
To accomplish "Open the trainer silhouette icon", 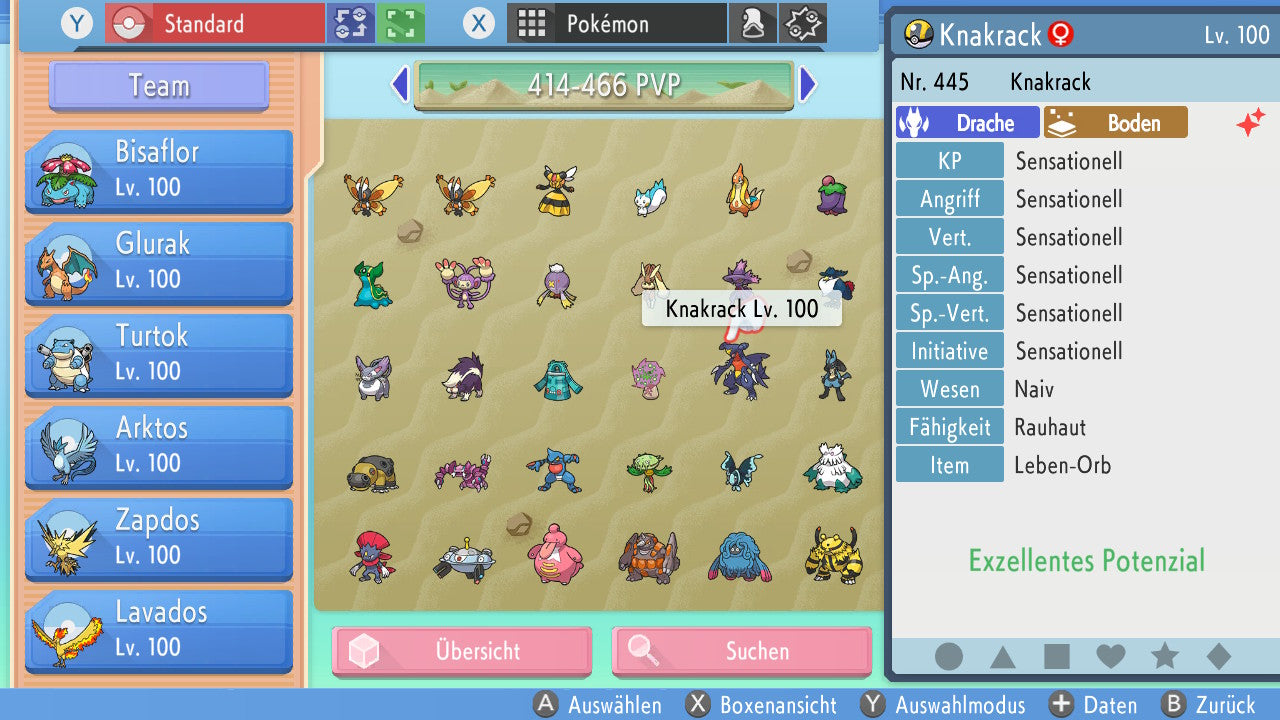I will pos(753,23).
